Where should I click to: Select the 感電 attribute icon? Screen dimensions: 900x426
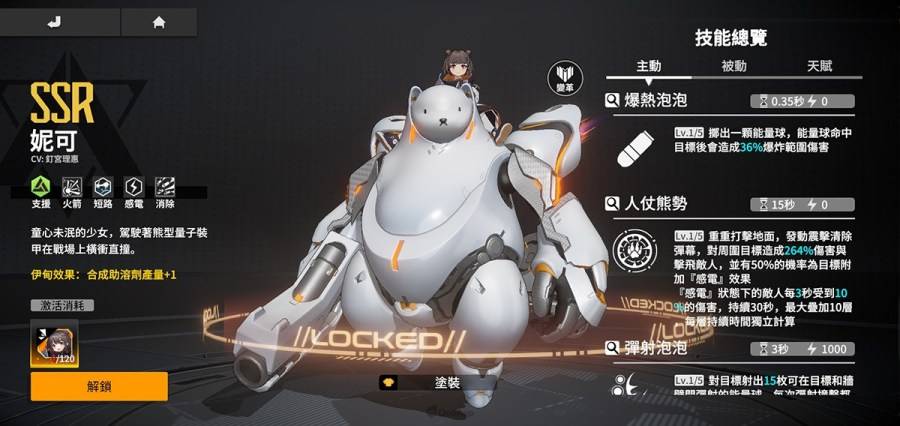pyautogui.click(x=134, y=186)
